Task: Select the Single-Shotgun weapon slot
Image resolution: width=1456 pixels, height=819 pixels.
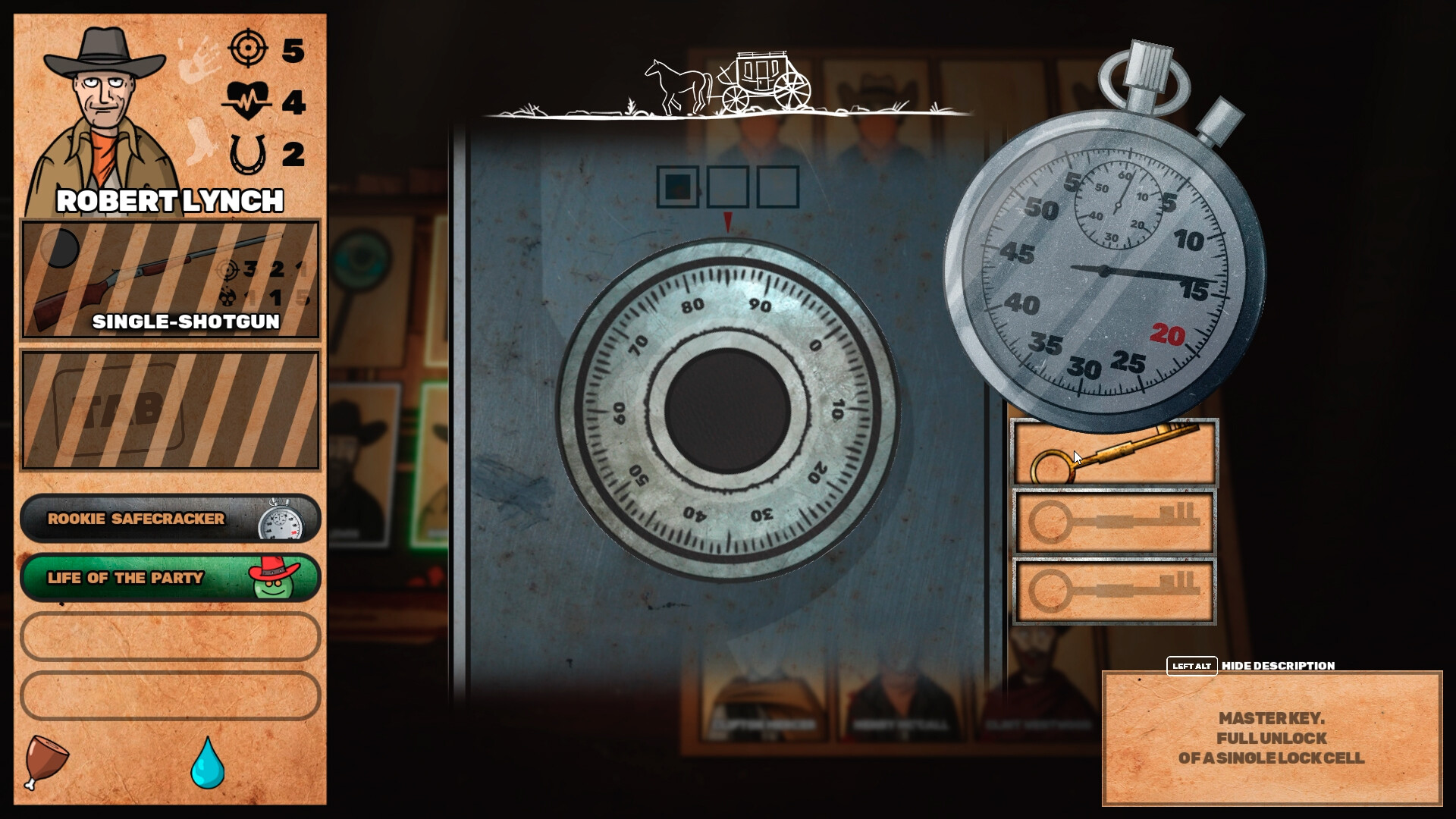Action: pos(168,281)
